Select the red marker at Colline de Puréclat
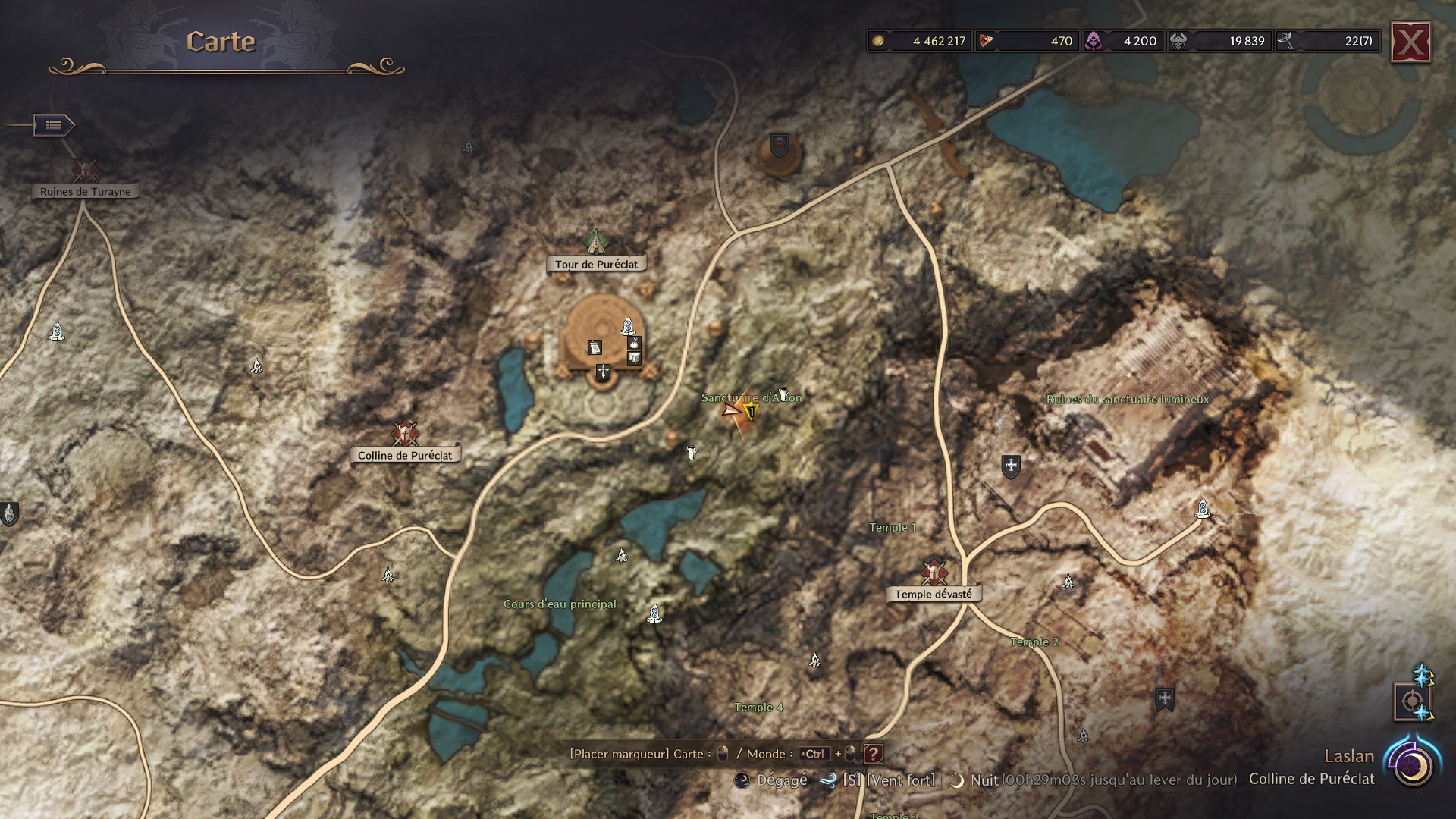Viewport: 1456px width, 819px height. pos(405,433)
